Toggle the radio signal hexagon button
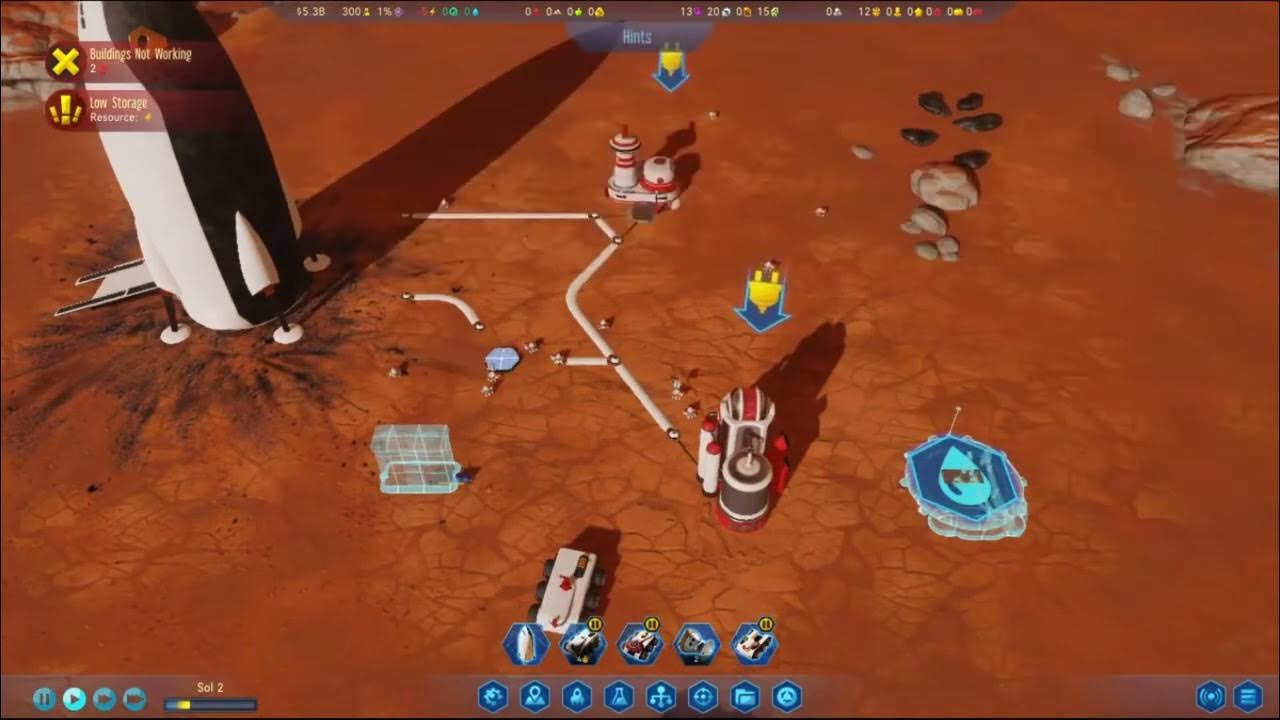Viewport: 1280px width, 720px height. [1211, 696]
